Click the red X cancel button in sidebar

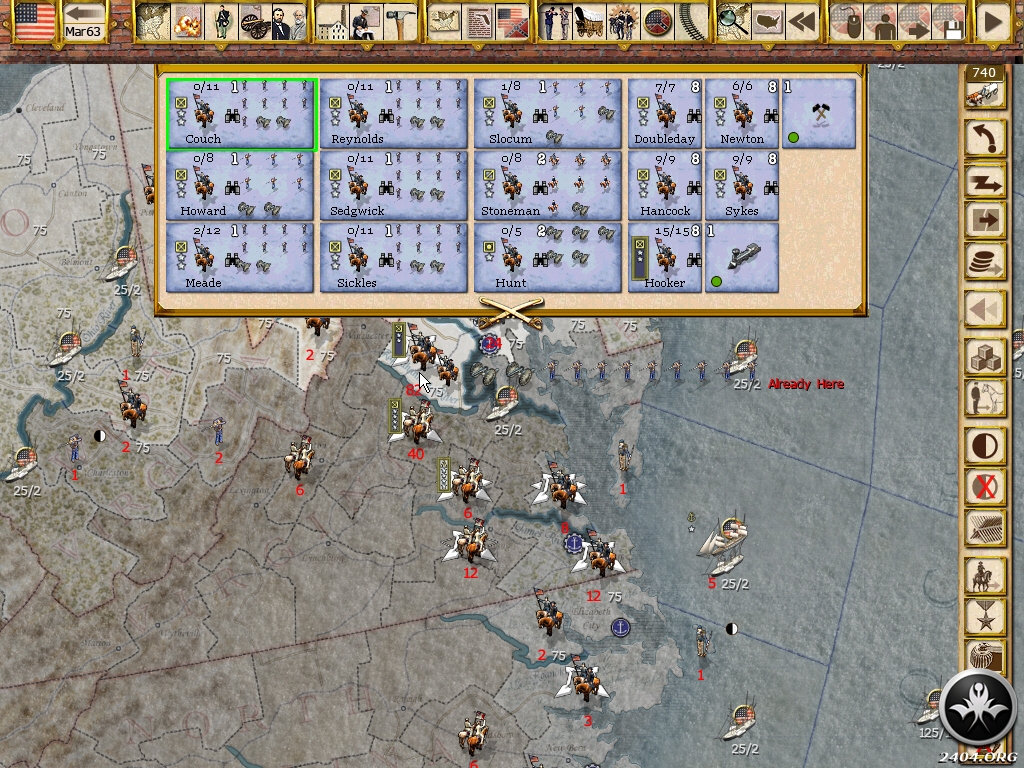[985, 487]
